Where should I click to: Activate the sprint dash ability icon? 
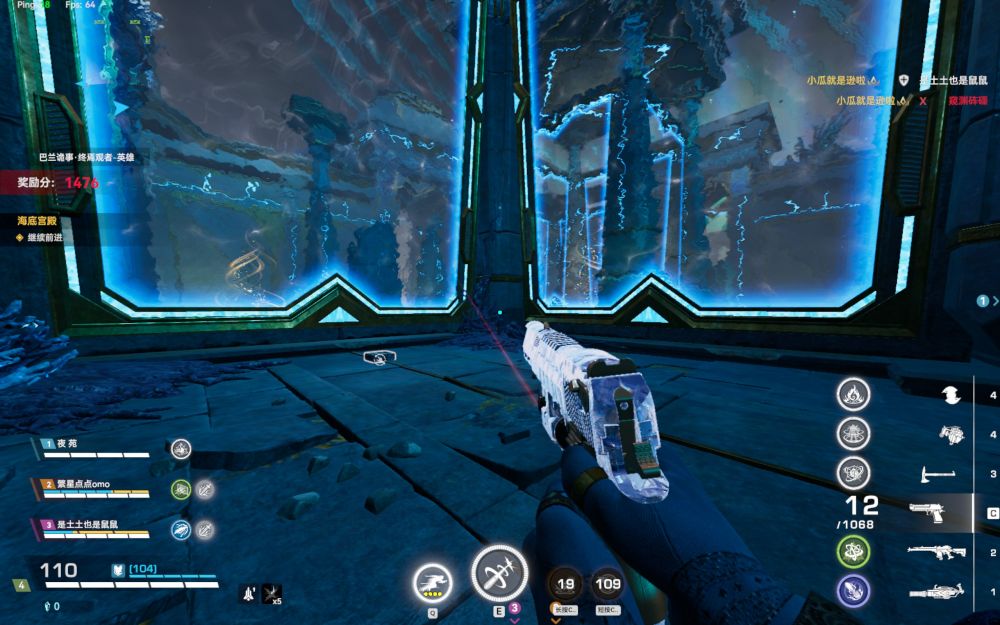click(x=433, y=582)
